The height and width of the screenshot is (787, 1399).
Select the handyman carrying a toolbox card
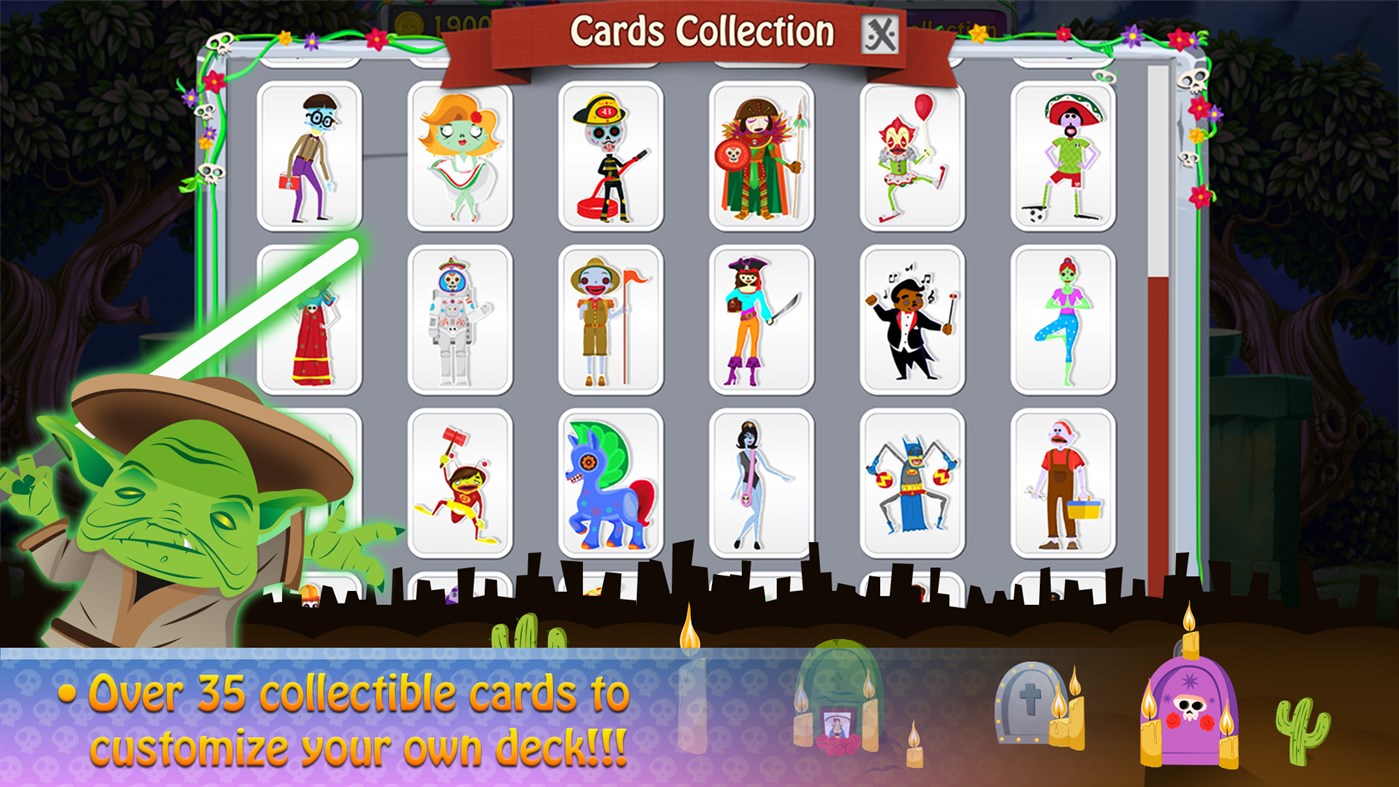pos(1063,480)
